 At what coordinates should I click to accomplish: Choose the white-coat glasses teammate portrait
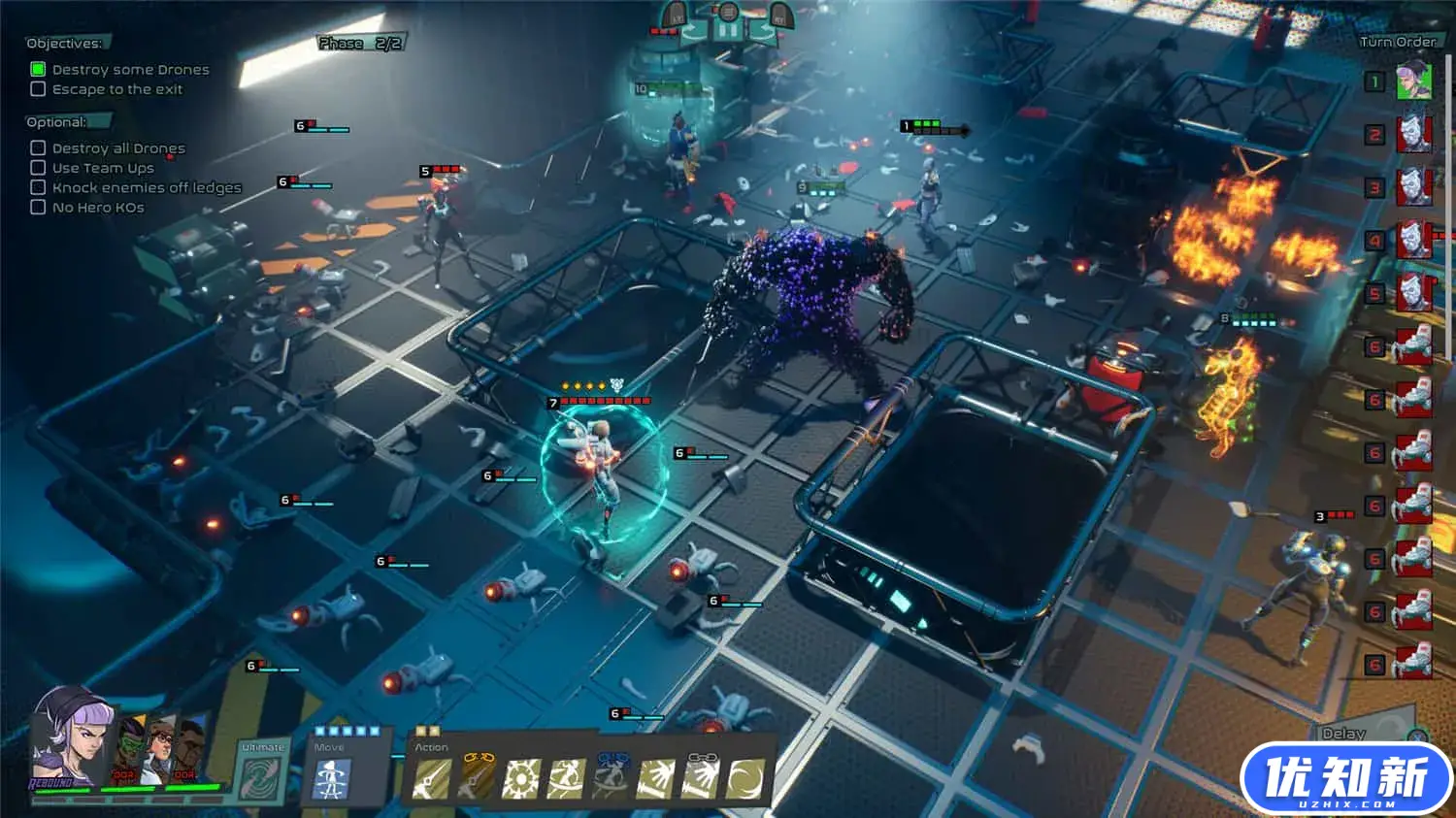pyautogui.click(x=159, y=752)
